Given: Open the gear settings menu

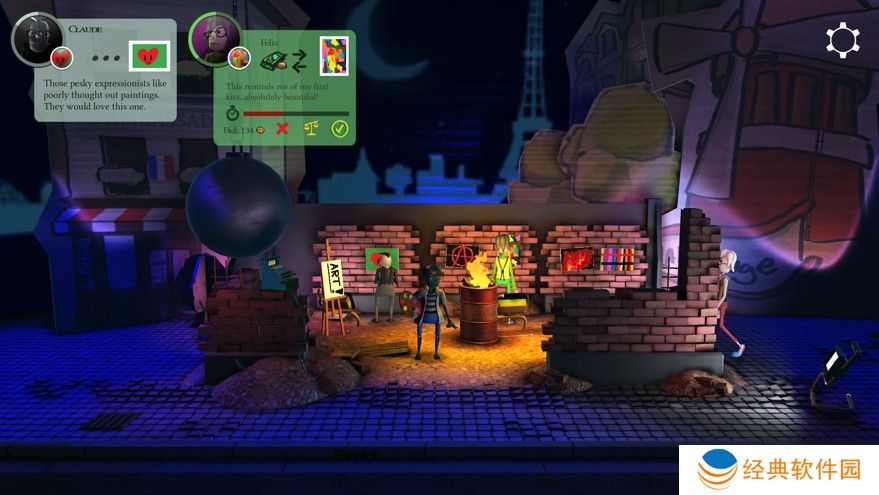Looking at the screenshot, I should click(x=842, y=40).
